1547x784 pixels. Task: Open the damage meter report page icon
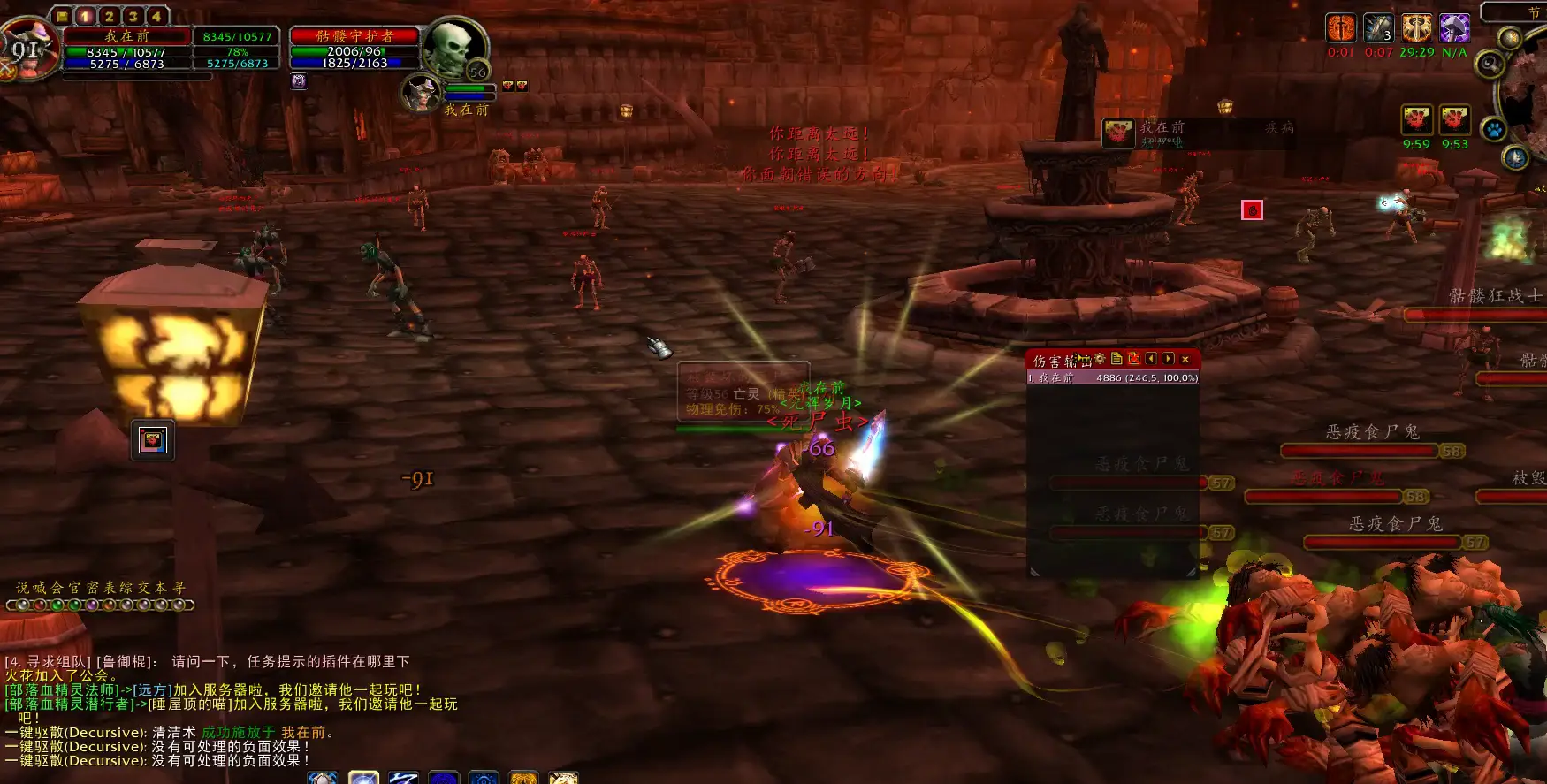pos(1116,359)
